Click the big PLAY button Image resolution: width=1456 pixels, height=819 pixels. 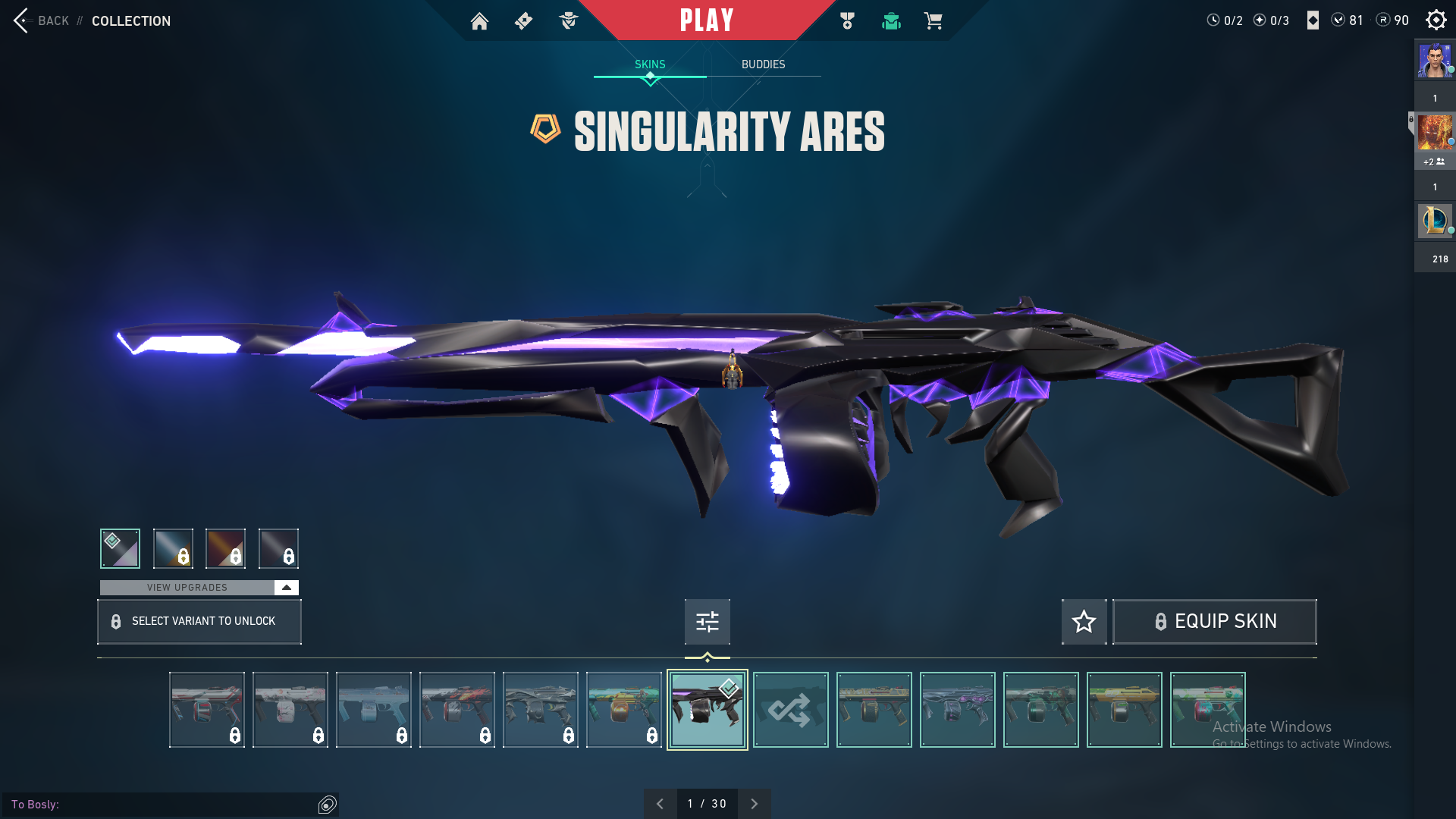707,20
